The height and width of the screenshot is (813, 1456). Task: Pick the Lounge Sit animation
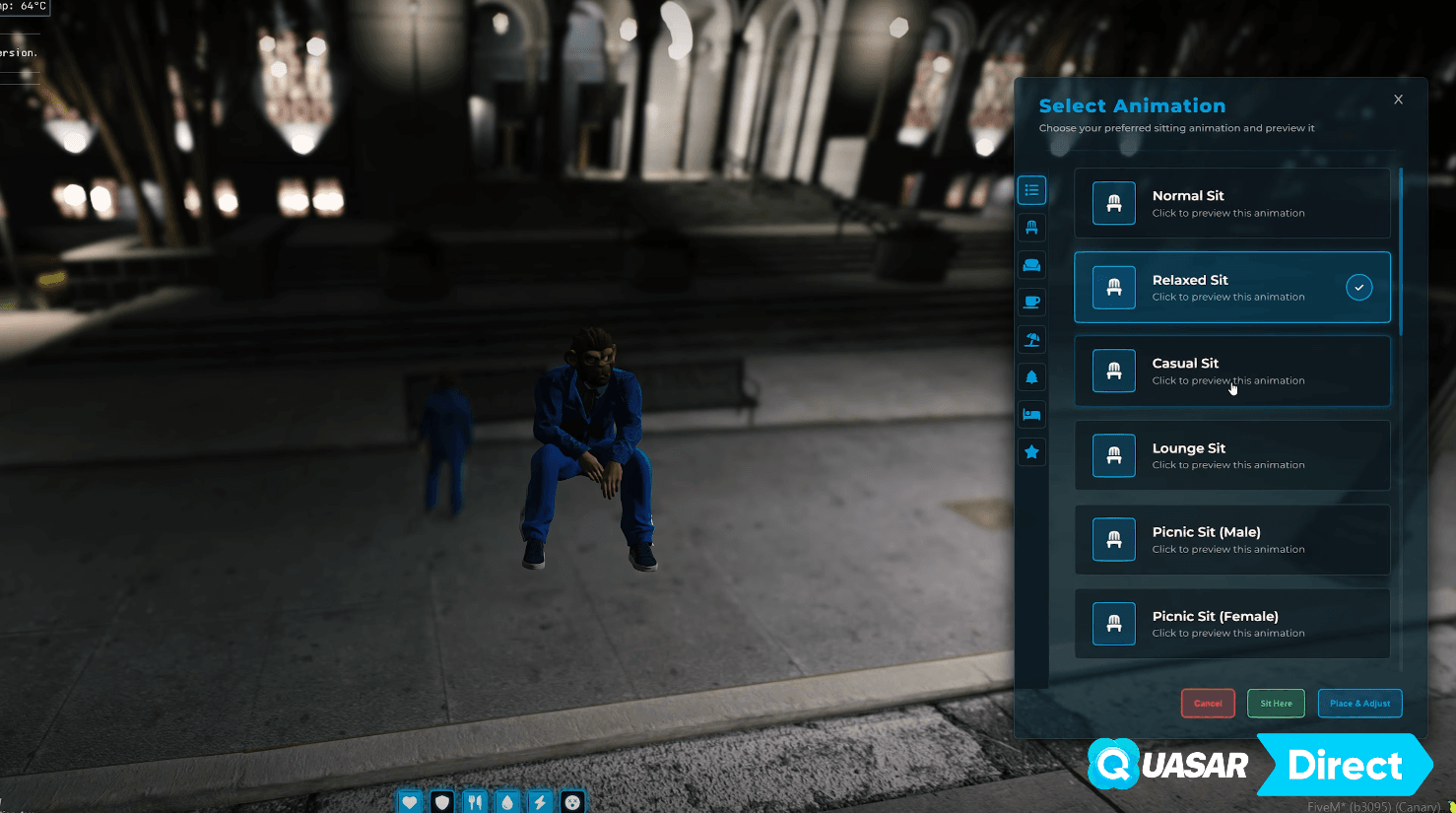(x=1231, y=455)
